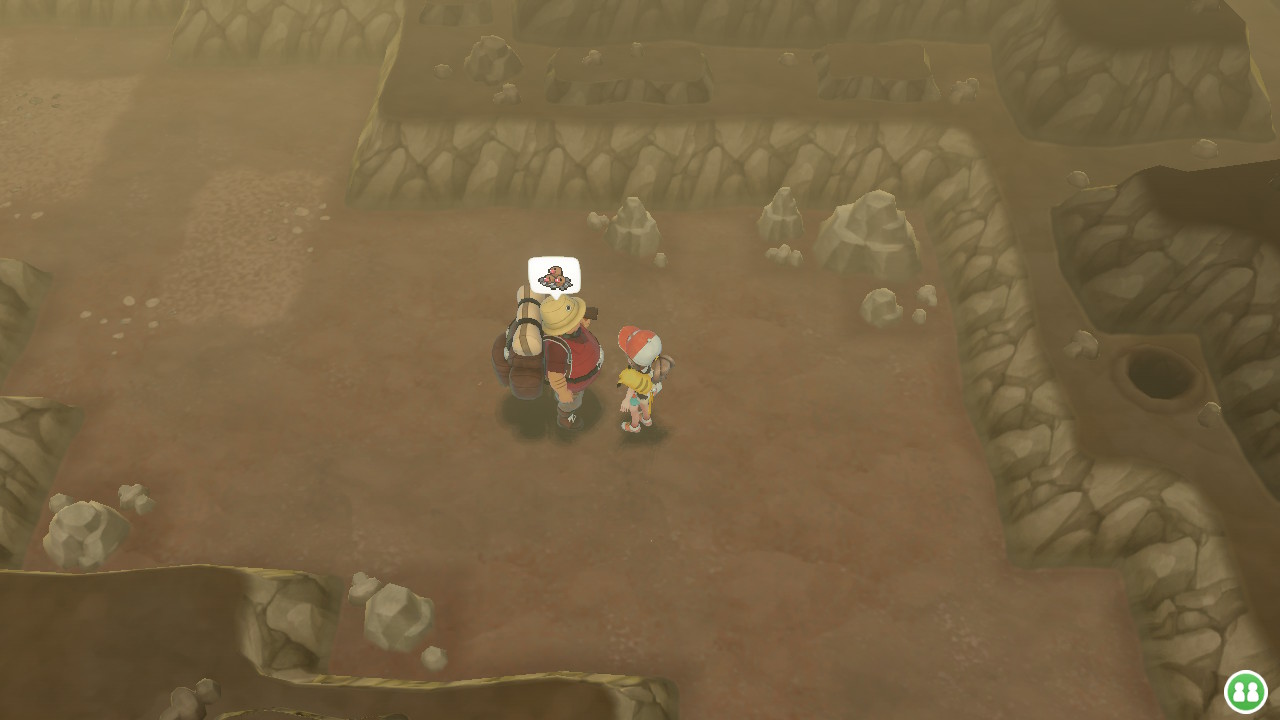
Task: Open the green two-player partner icon
Action: [x=1245, y=691]
